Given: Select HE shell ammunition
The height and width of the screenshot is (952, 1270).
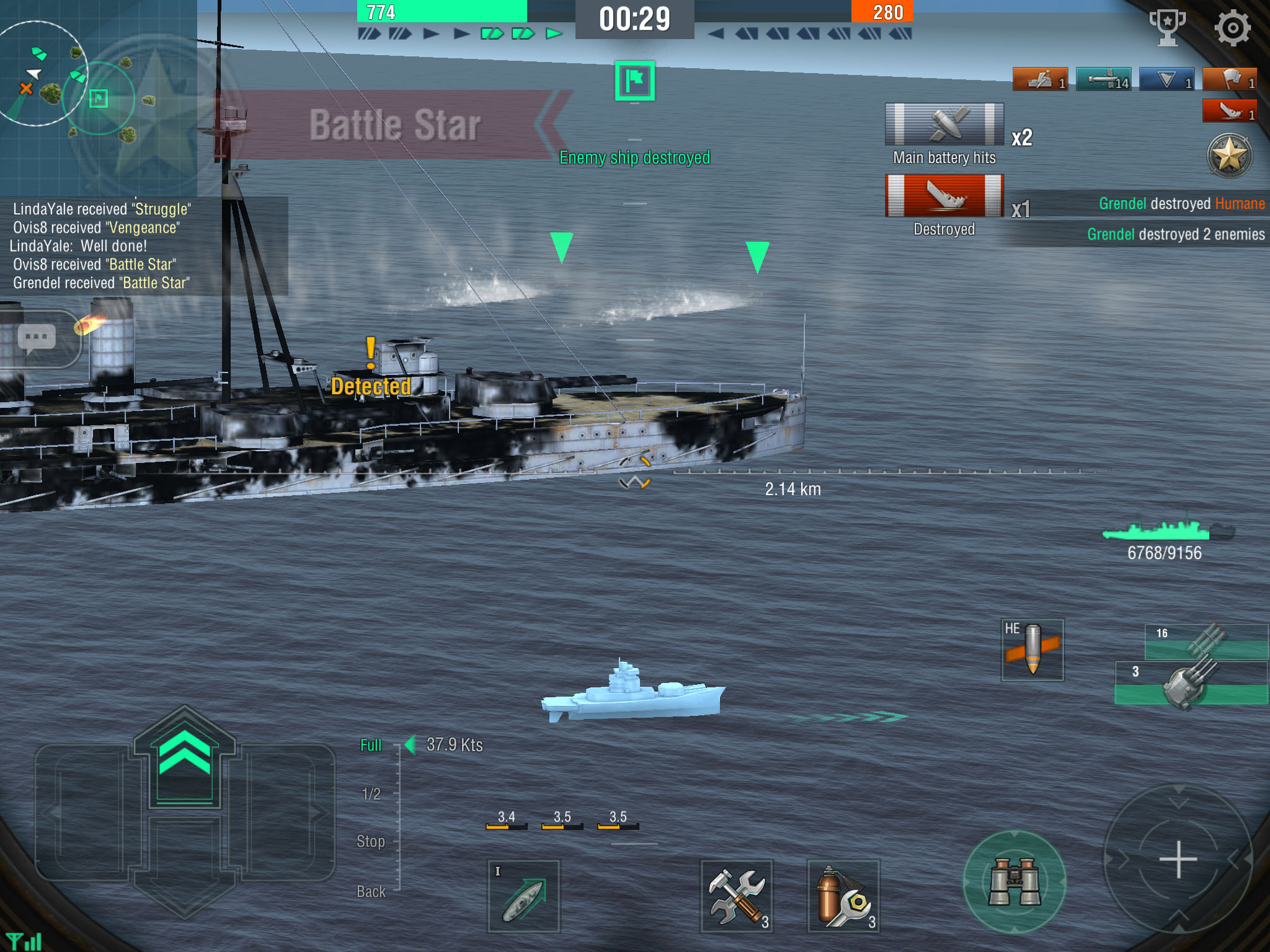Looking at the screenshot, I should 1032,650.
